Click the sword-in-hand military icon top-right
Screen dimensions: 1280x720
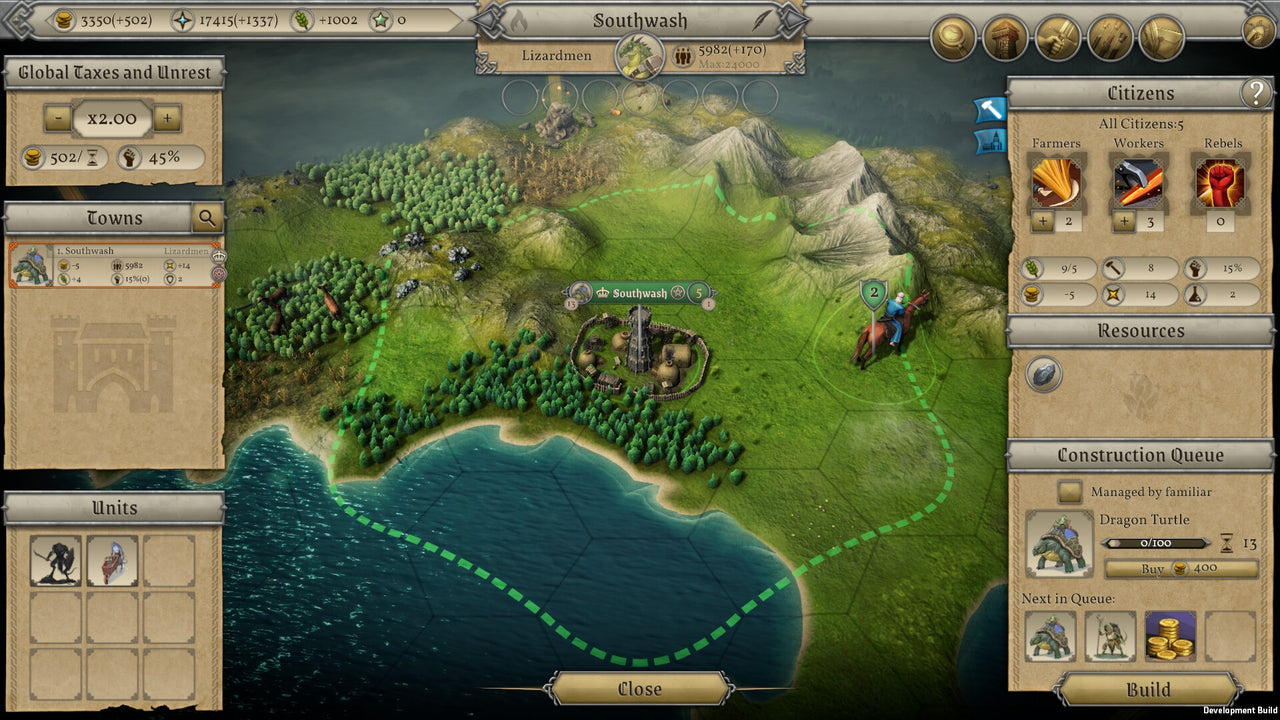(x=1058, y=39)
